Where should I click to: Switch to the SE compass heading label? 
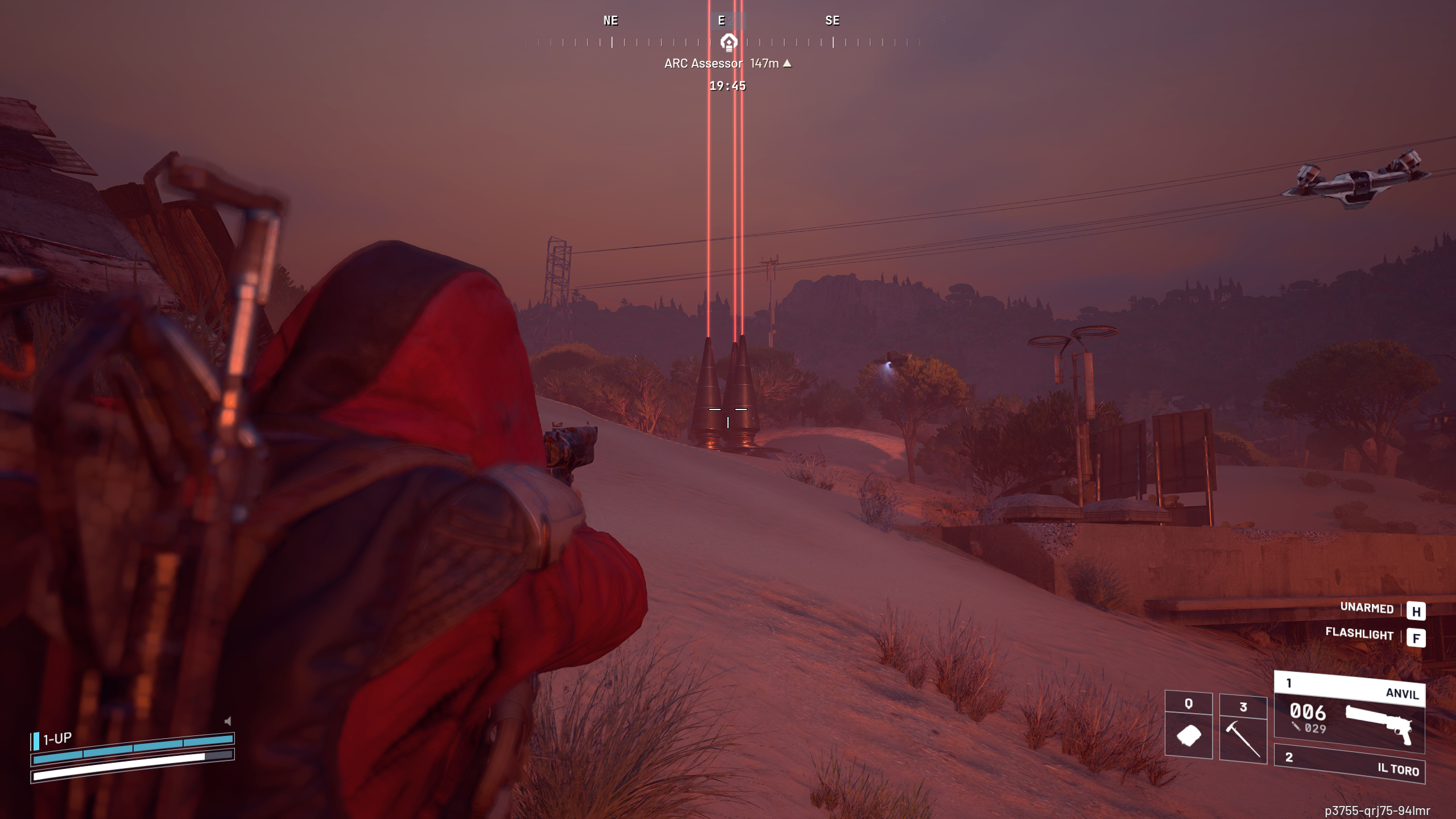(833, 21)
